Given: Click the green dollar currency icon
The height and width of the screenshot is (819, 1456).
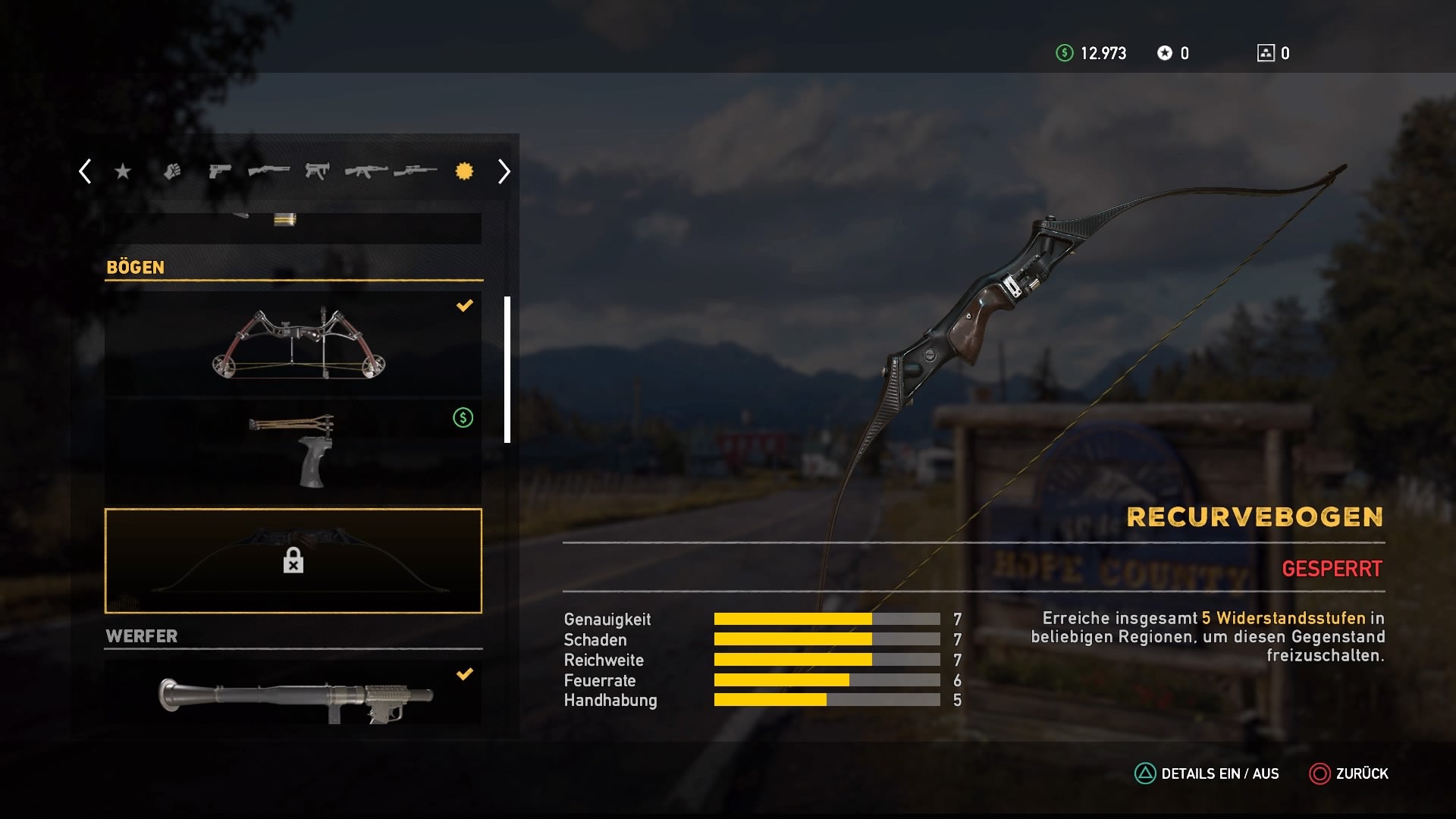Looking at the screenshot, I should click(1066, 53).
